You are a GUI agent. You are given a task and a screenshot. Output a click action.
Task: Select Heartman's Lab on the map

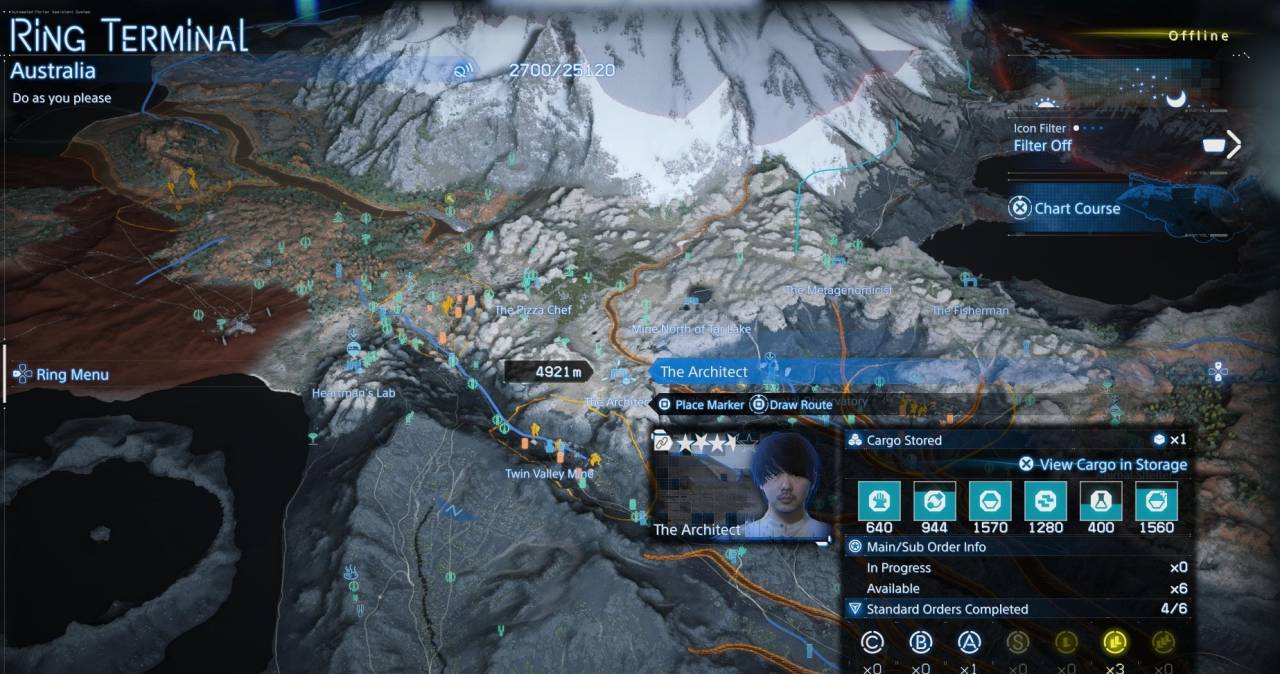353,393
